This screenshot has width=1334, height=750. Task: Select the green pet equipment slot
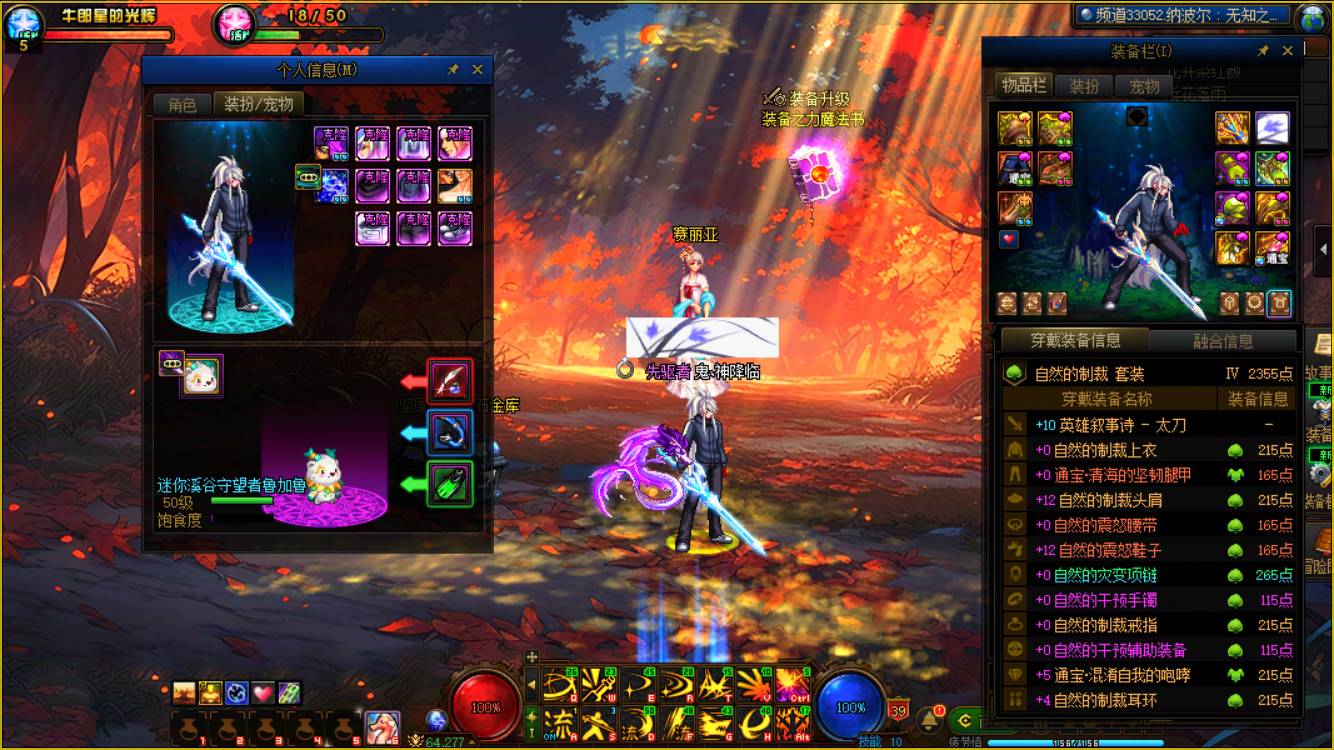449,484
